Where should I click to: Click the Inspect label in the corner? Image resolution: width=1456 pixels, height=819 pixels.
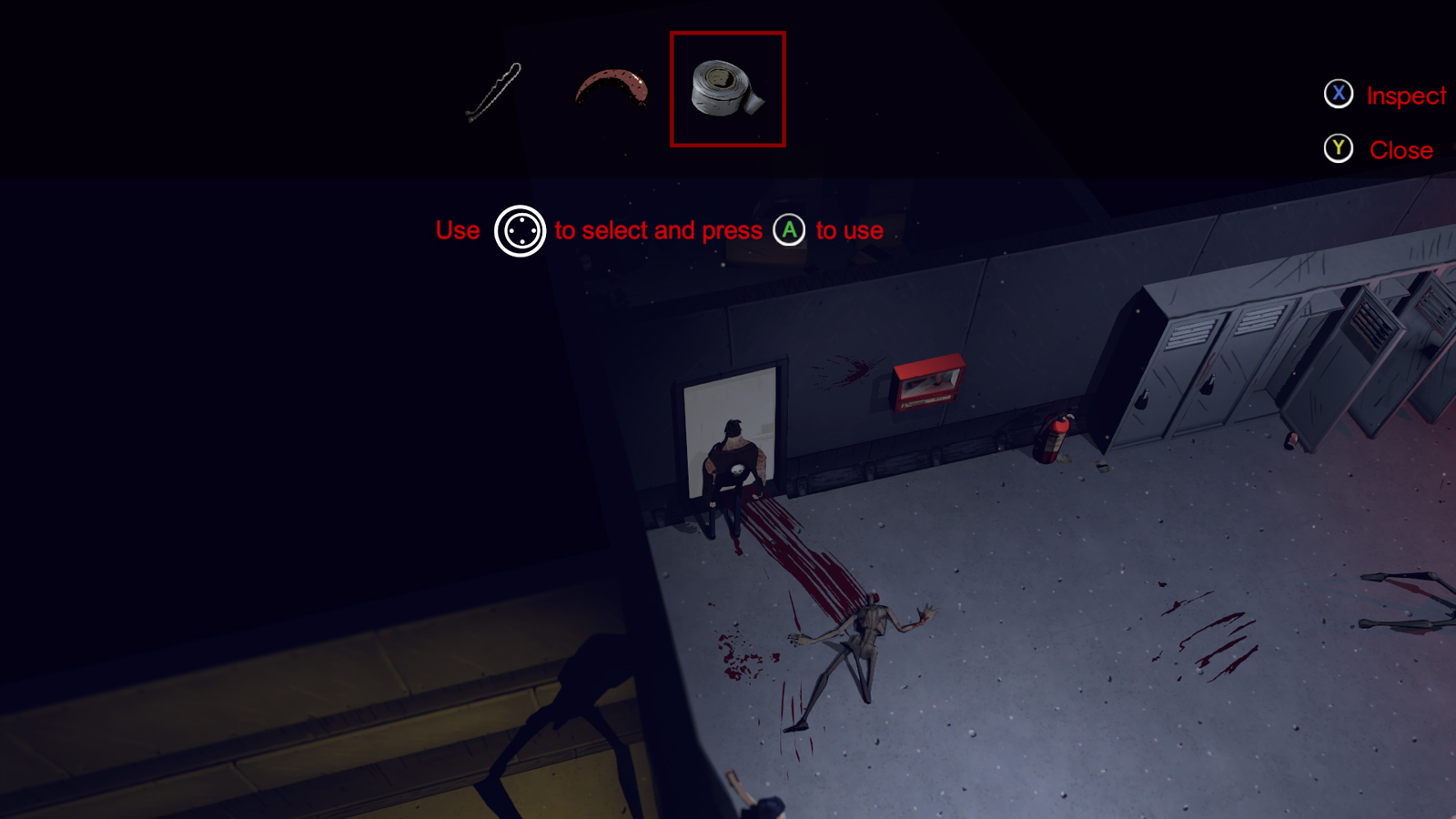pyautogui.click(x=1407, y=95)
